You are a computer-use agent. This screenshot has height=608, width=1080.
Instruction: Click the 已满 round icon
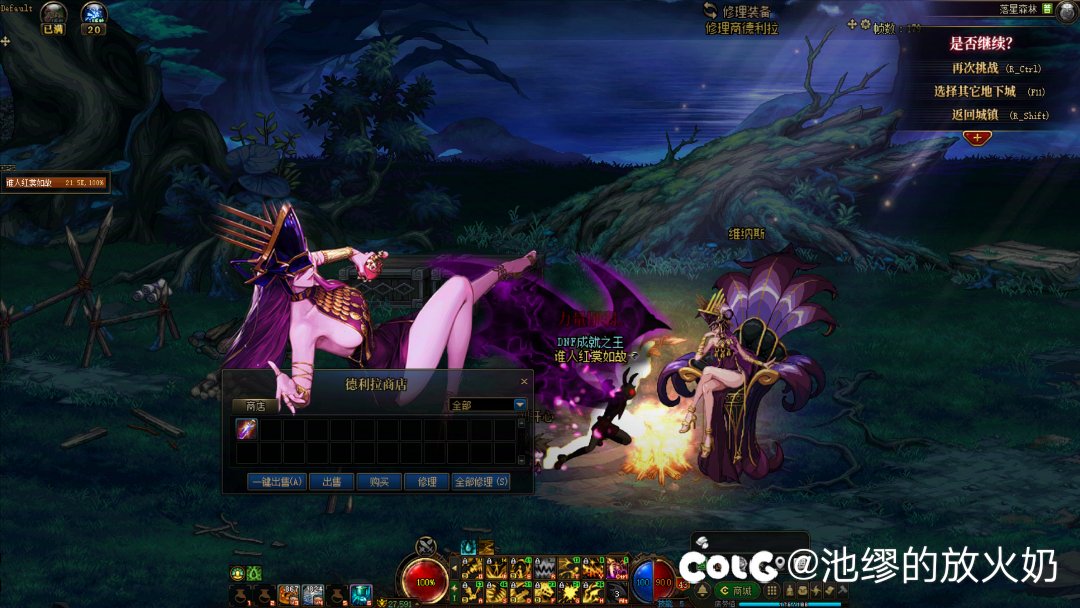tap(53, 14)
